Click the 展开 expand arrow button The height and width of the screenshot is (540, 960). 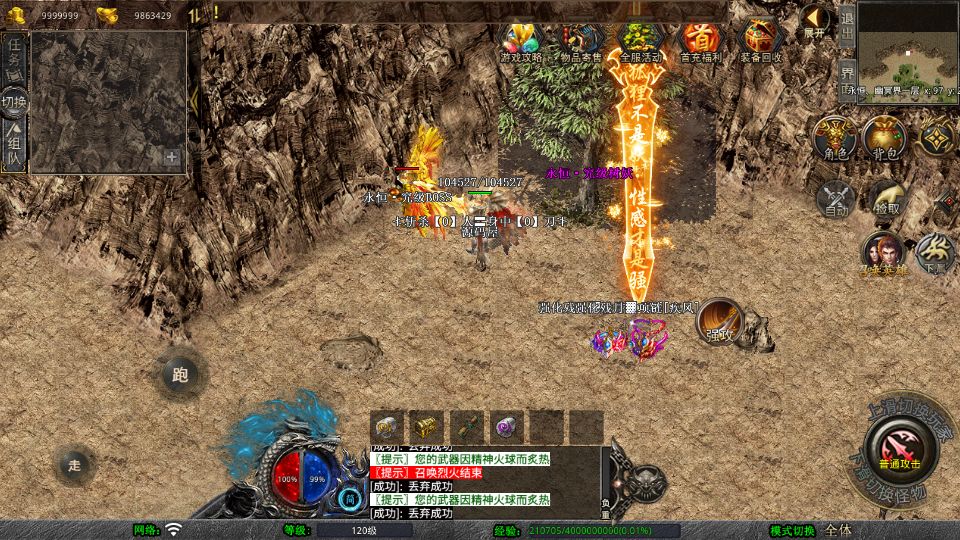815,22
